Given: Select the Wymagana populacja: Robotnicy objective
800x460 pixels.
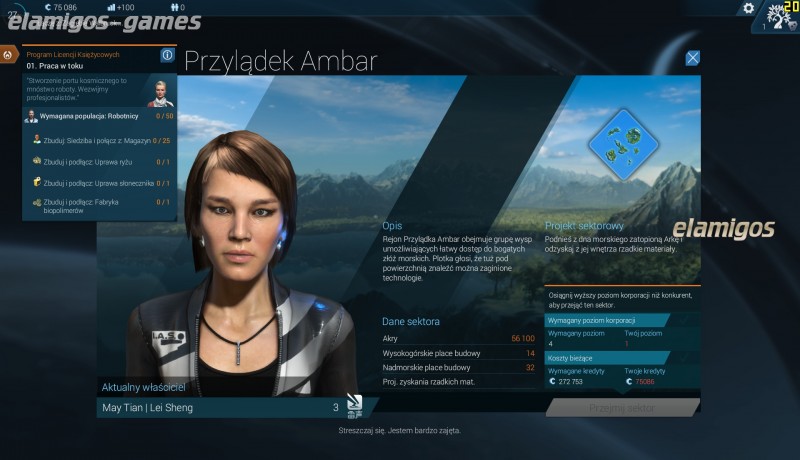Looking at the screenshot, I should pyautogui.click(x=100, y=116).
